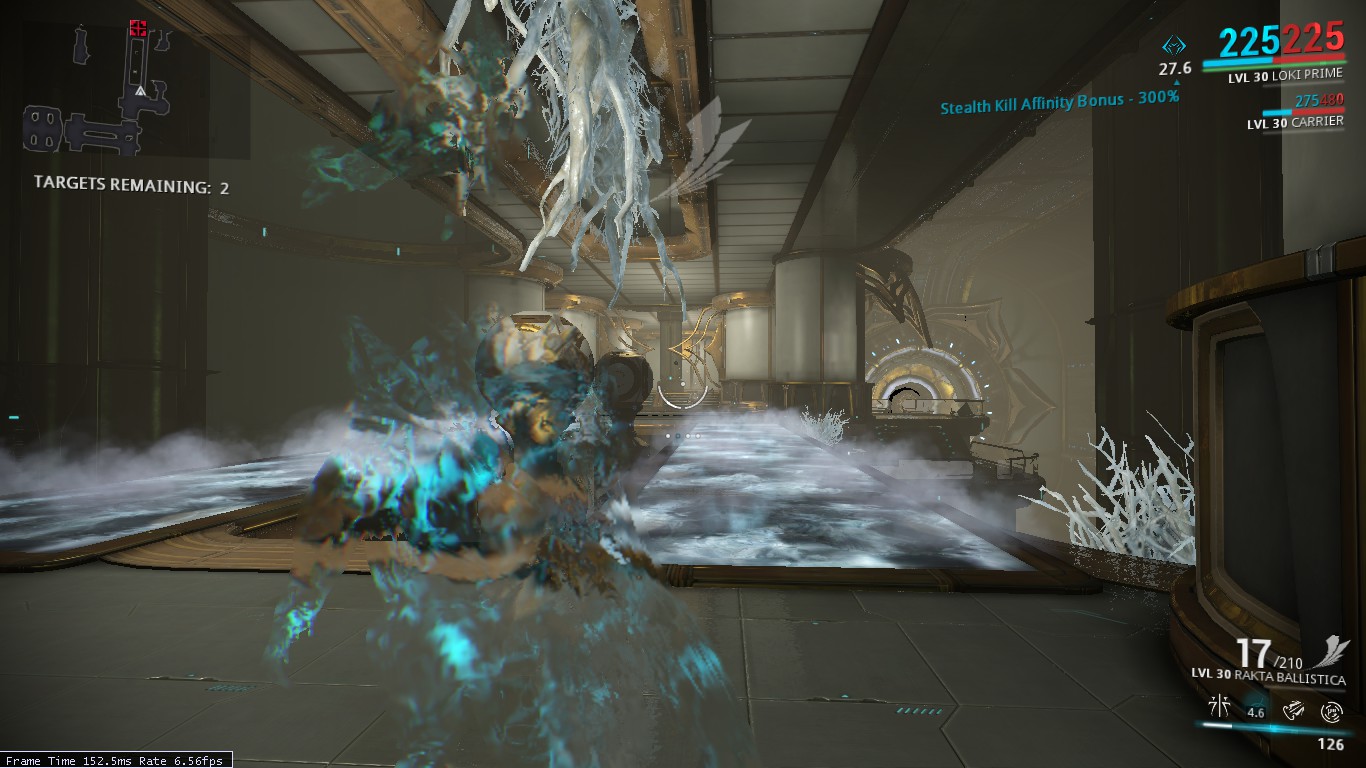The image size is (1366, 768).
Task: Select the Loki Prime emblem icon
Action: (1174, 45)
